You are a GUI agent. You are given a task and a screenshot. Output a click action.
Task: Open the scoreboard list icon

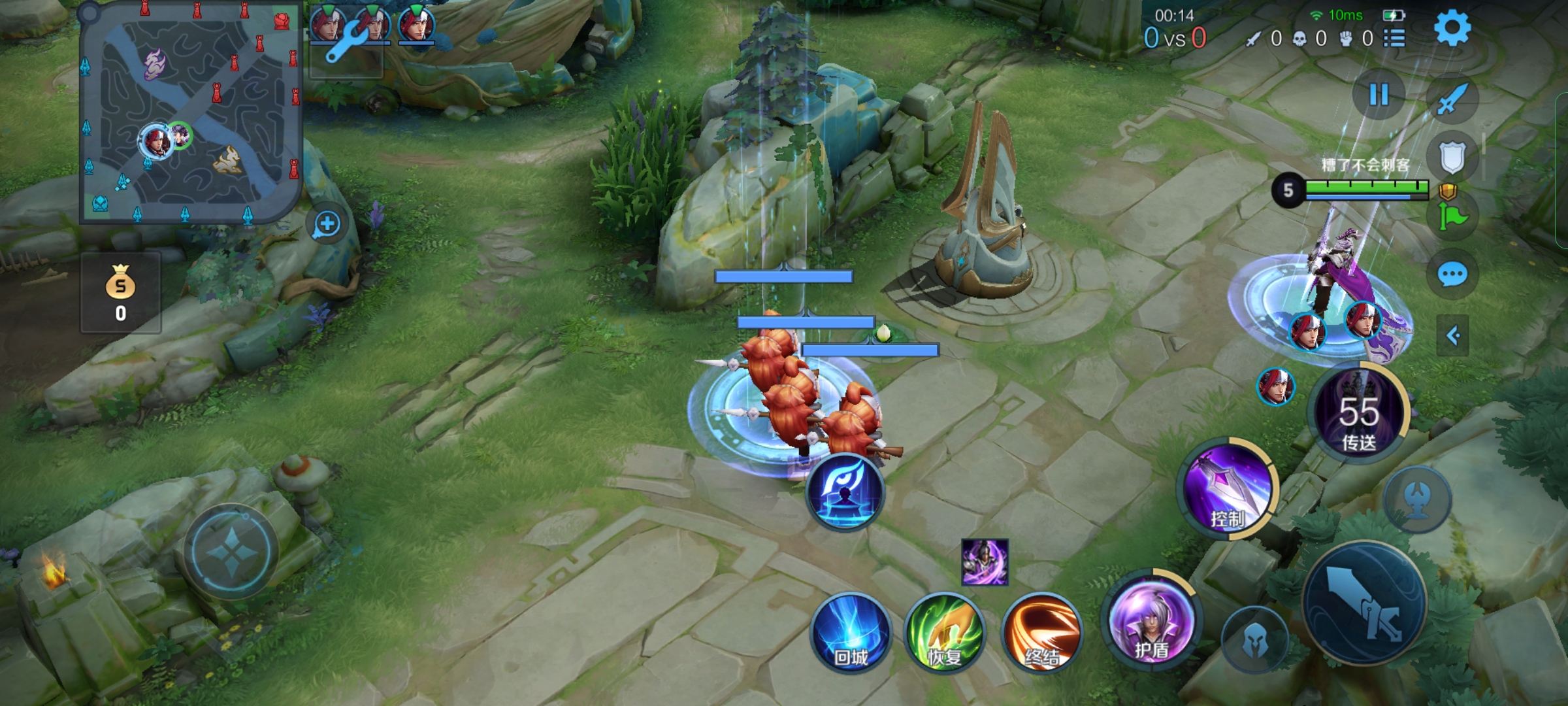coord(1394,39)
